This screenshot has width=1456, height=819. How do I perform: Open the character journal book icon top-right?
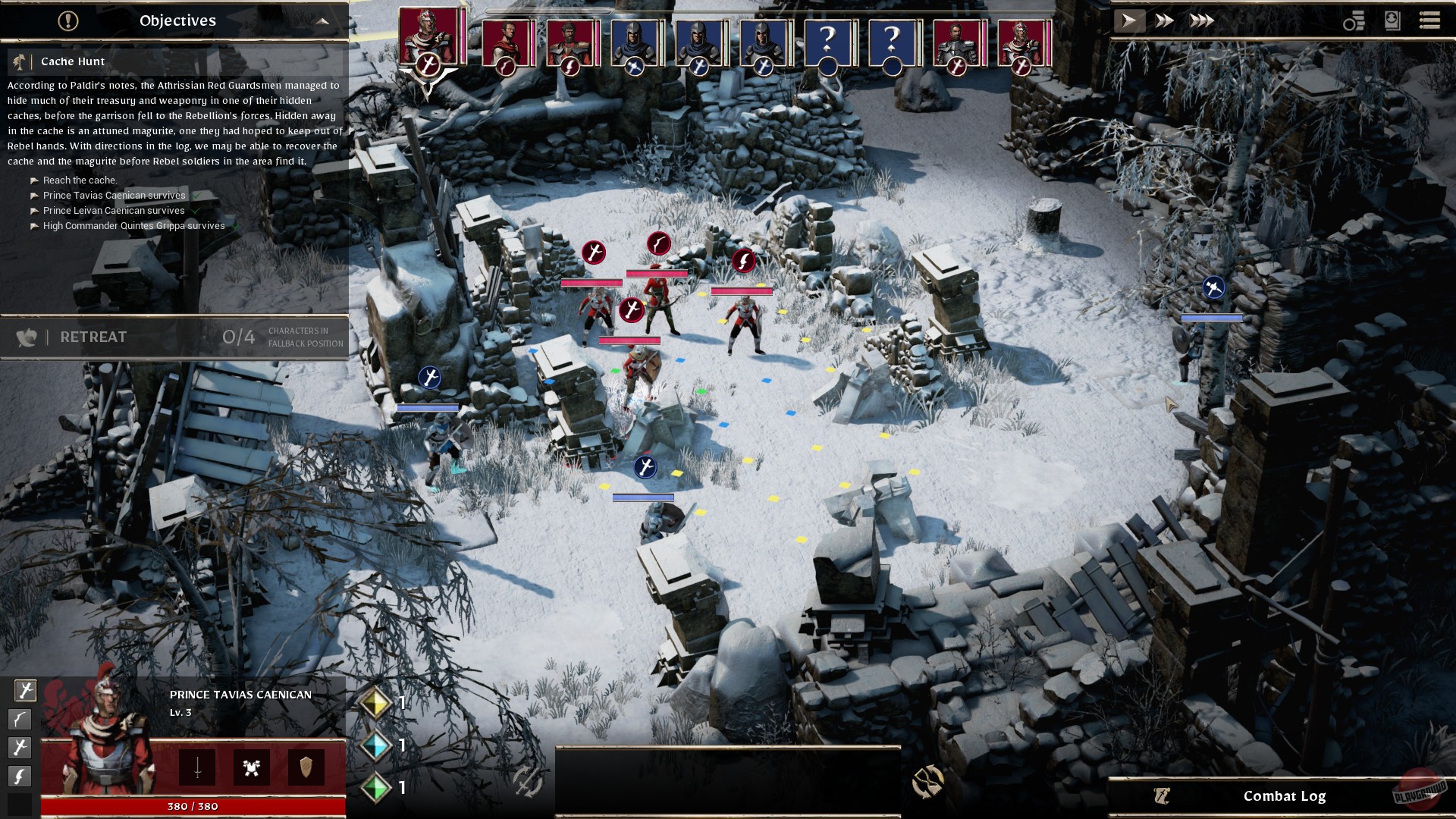1392,20
